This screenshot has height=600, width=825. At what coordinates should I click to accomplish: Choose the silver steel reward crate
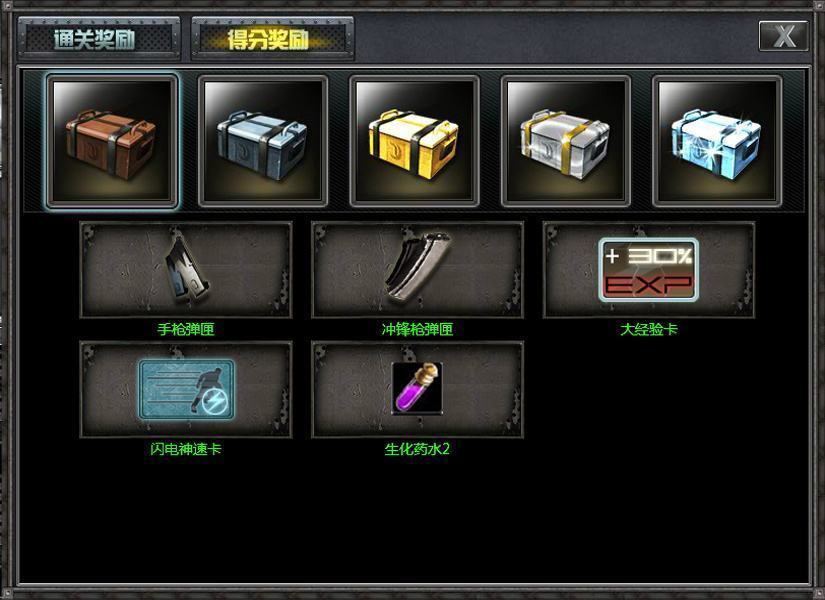click(263, 141)
